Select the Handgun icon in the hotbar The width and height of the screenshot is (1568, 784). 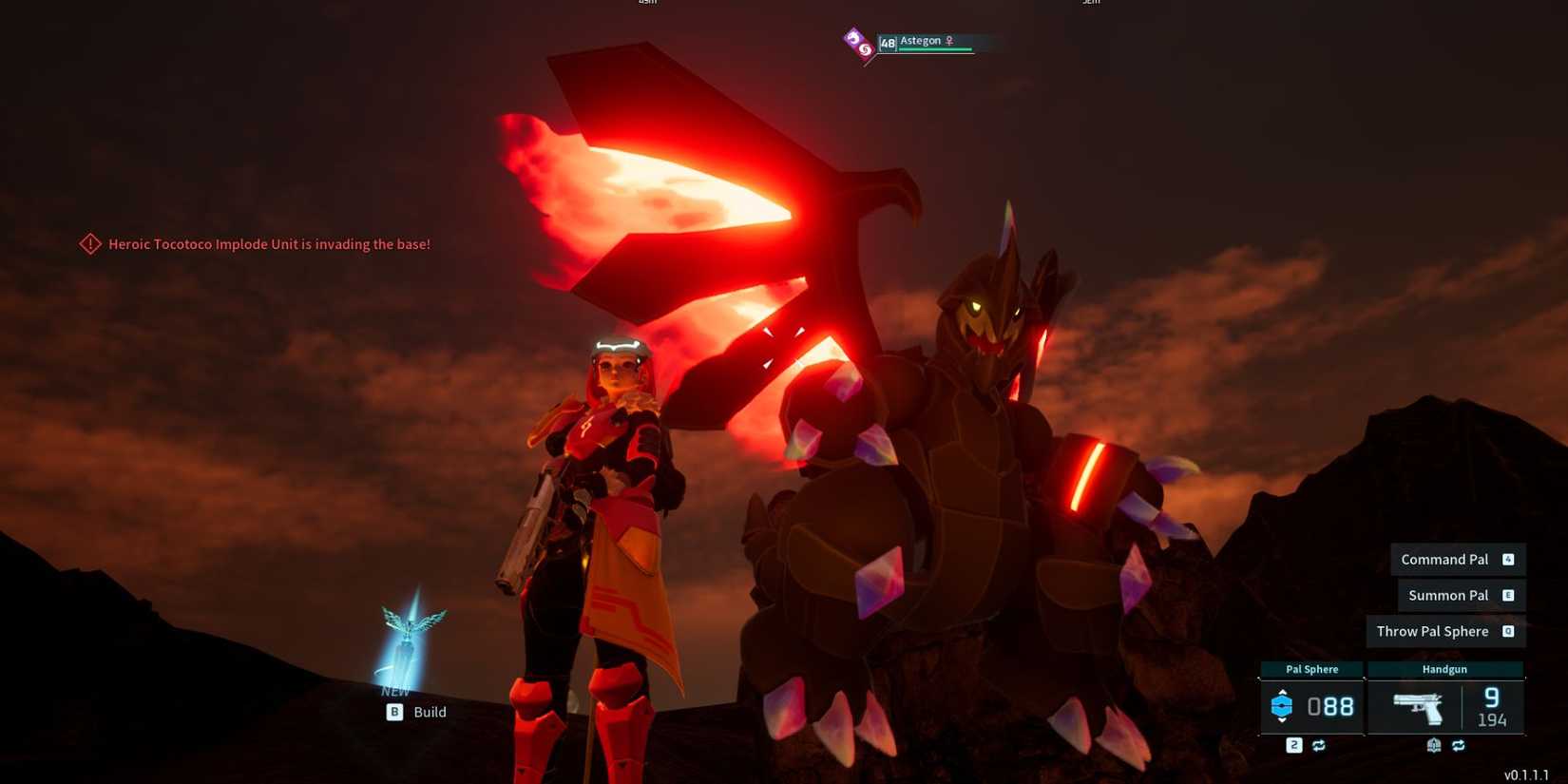pyautogui.click(x=1418, y=708)
